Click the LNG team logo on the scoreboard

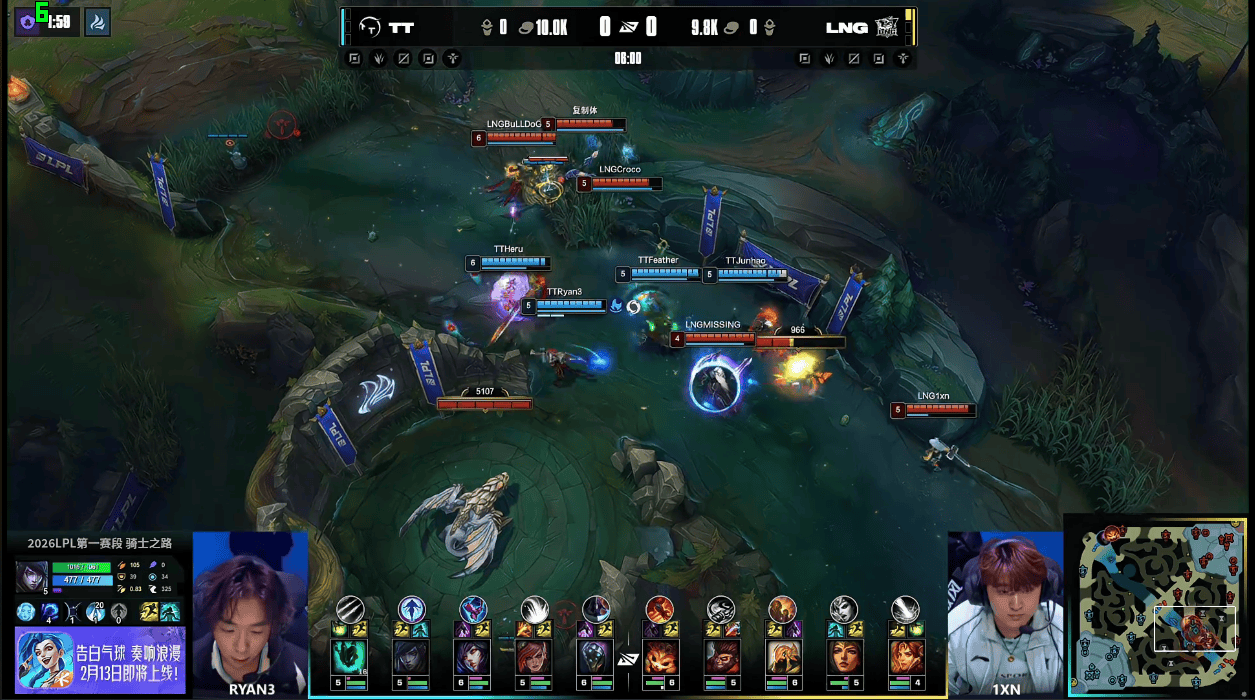pyautogui.click(x=886, y=27)
